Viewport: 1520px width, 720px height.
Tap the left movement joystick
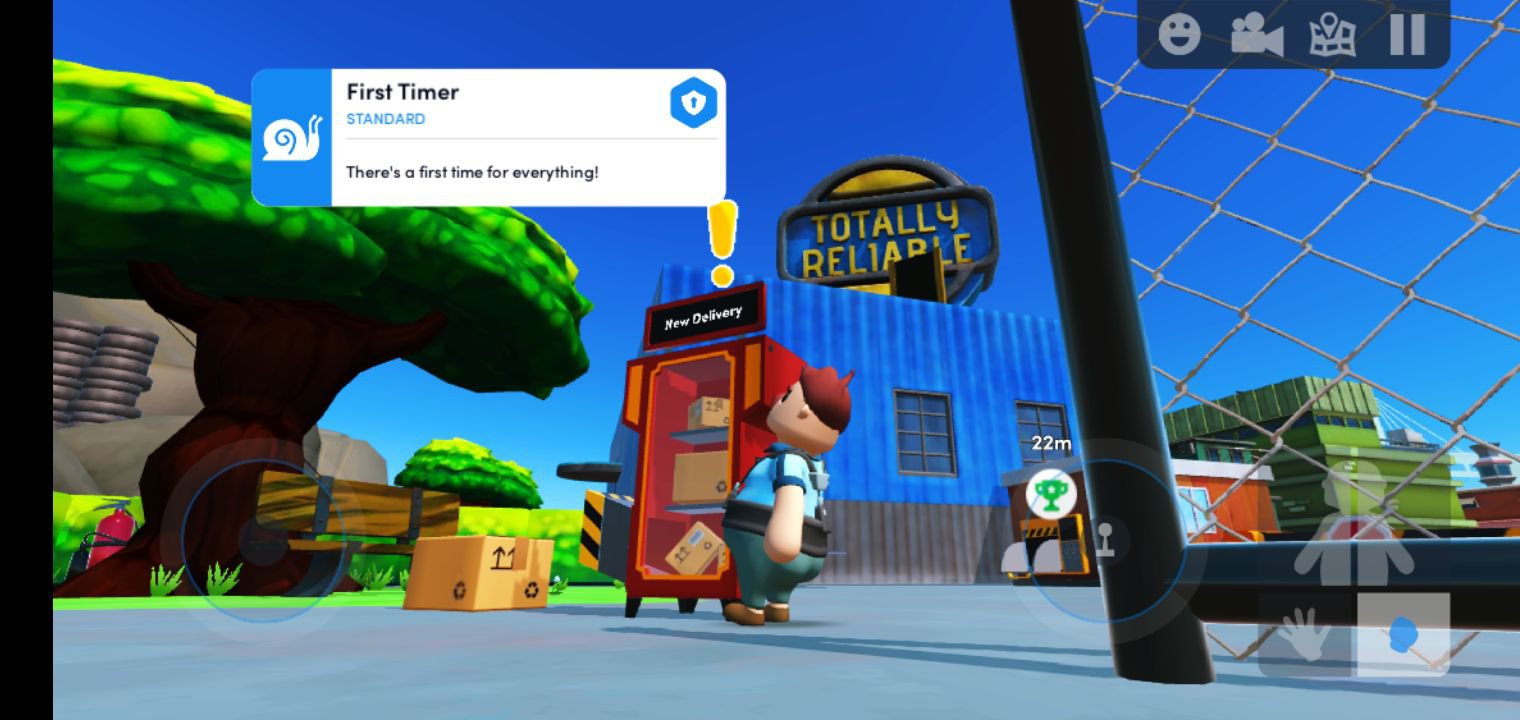(263, 542)
